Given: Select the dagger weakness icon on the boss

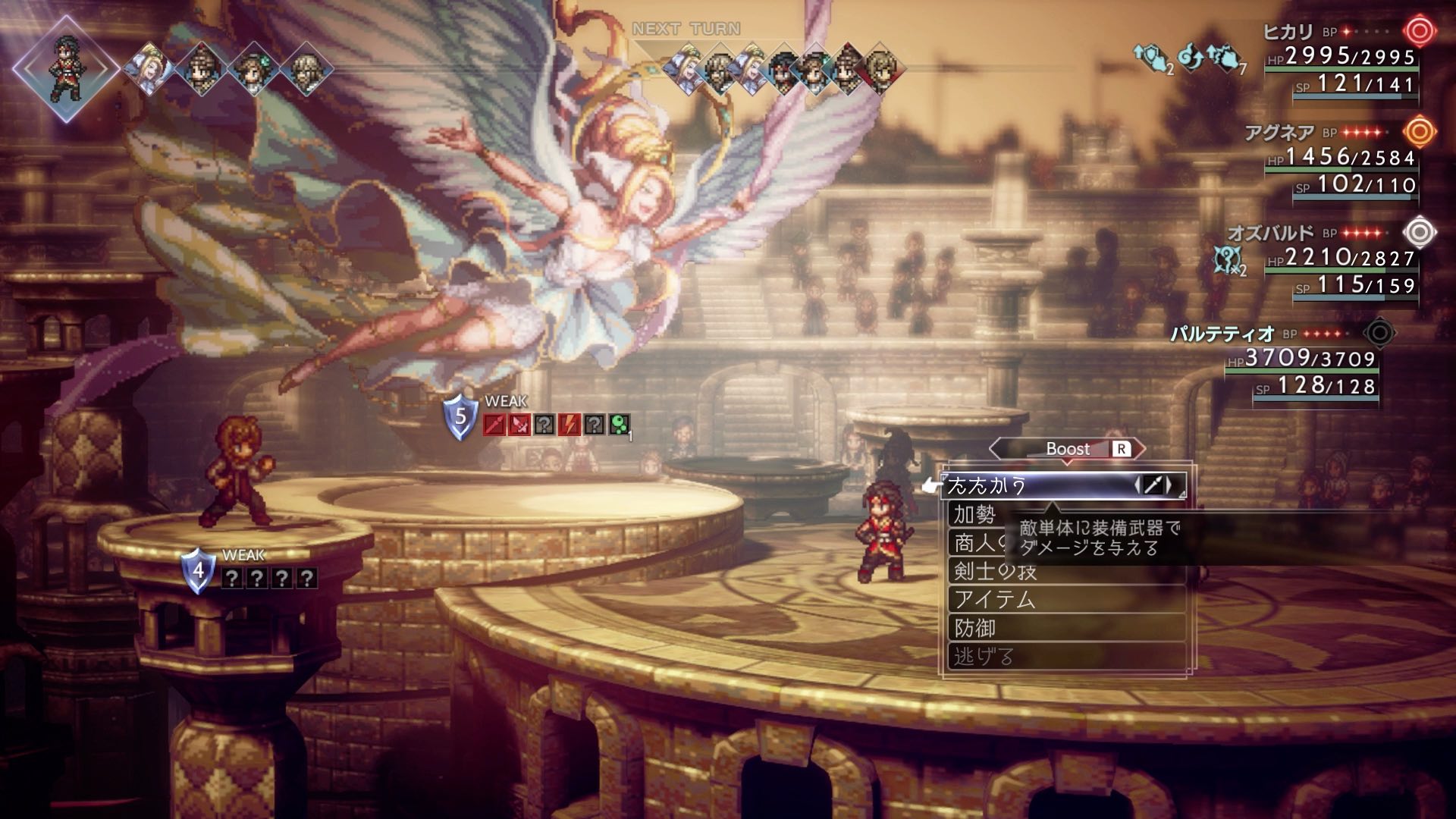Looking at the screenshot, I should click(x=519, y=425).
